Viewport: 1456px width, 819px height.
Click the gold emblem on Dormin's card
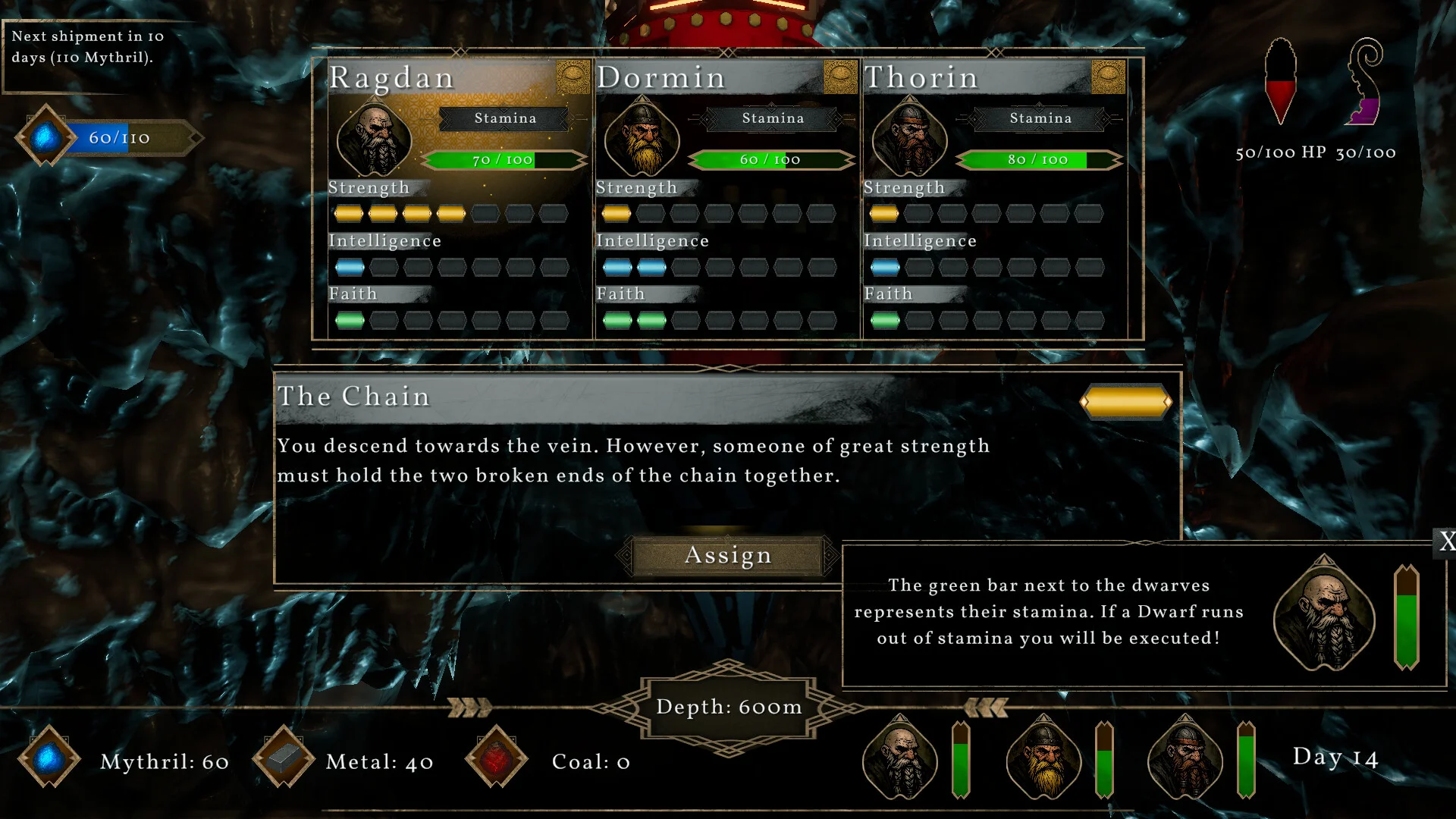[x=840, y=77]
